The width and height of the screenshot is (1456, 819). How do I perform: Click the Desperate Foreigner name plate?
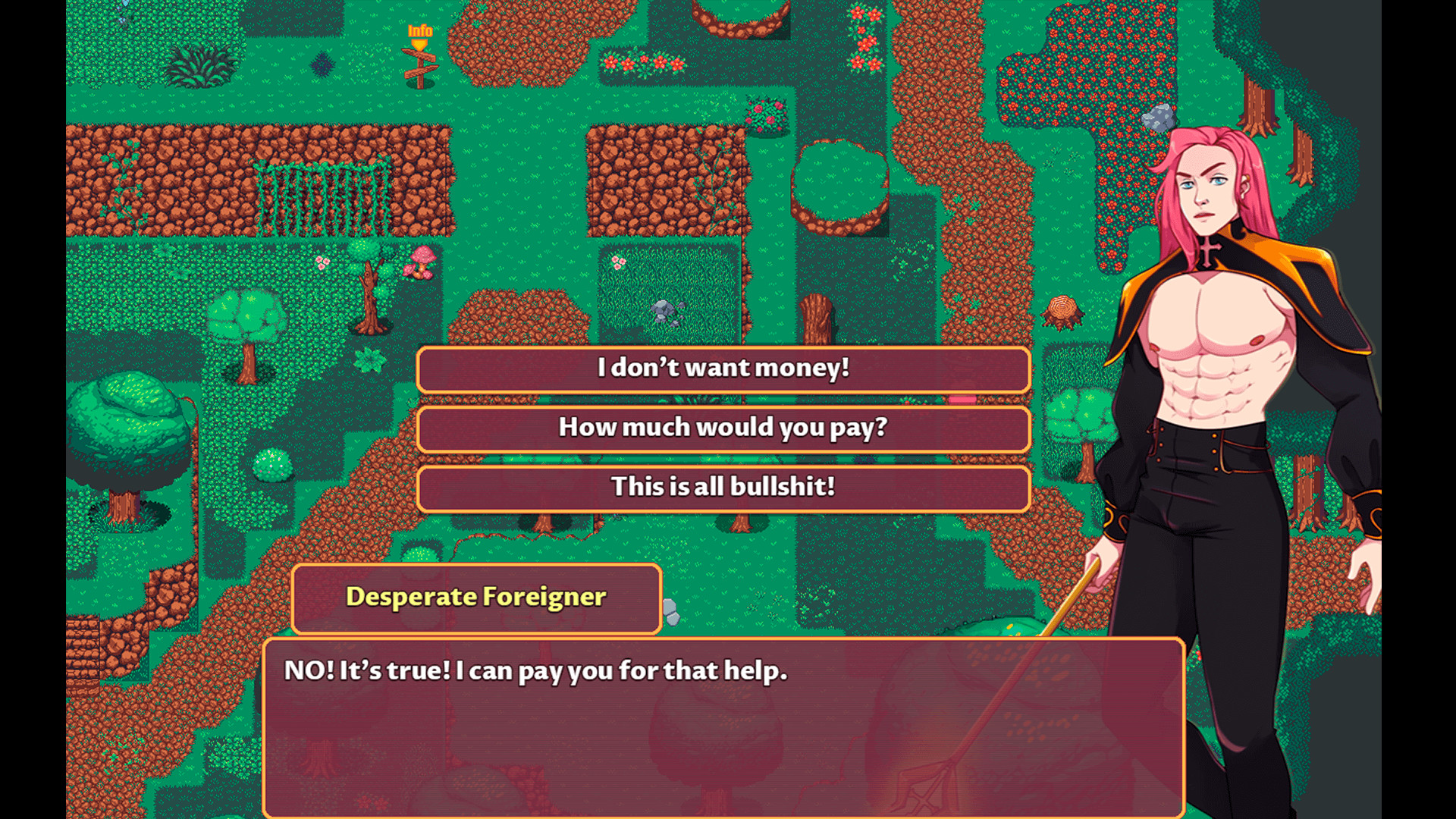475,598
